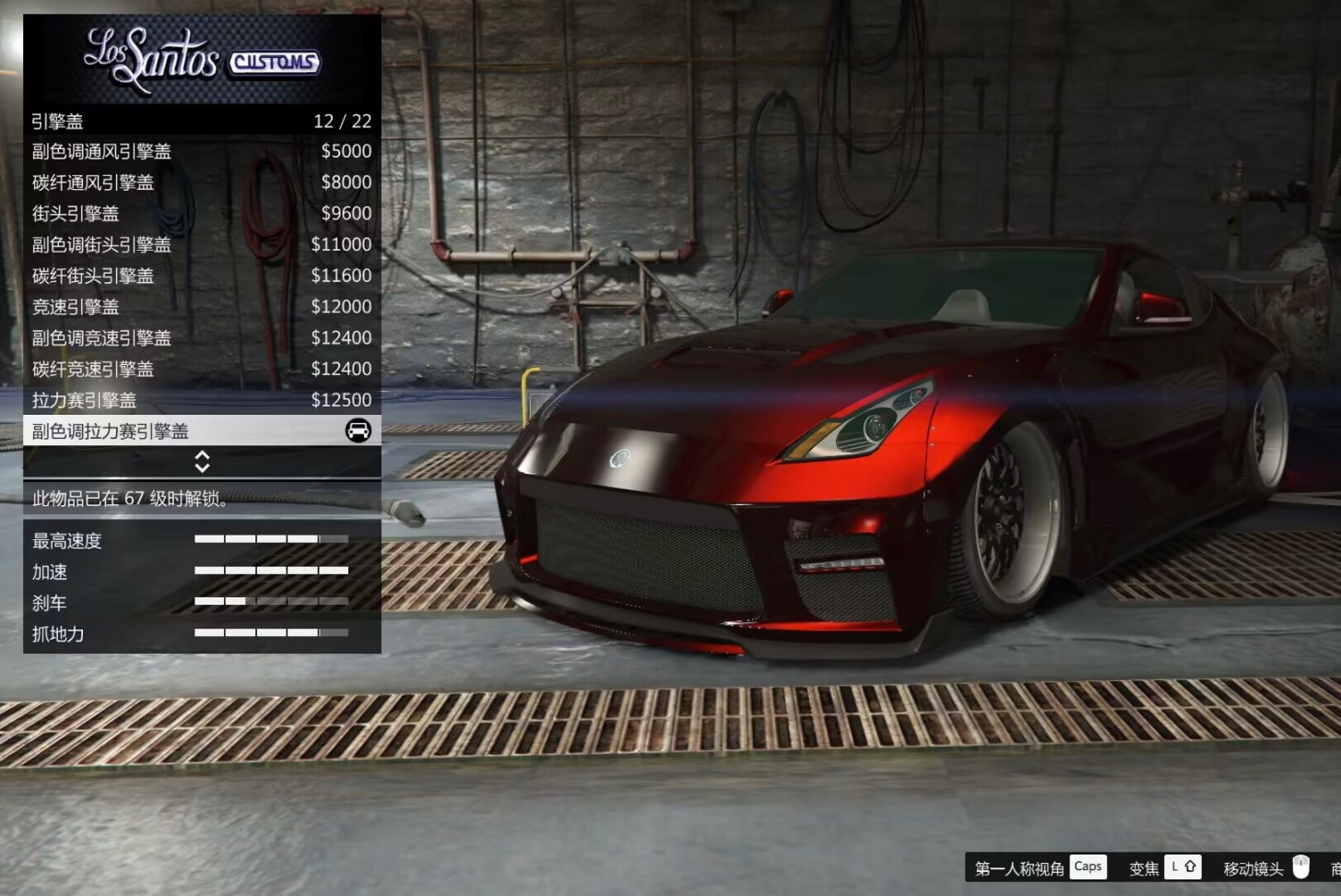Image resolution: width=1341 pixels, height=896 pixels.
Task: Pick the 街头引擎盖 entry priced $9600
Action: [201, 214]
